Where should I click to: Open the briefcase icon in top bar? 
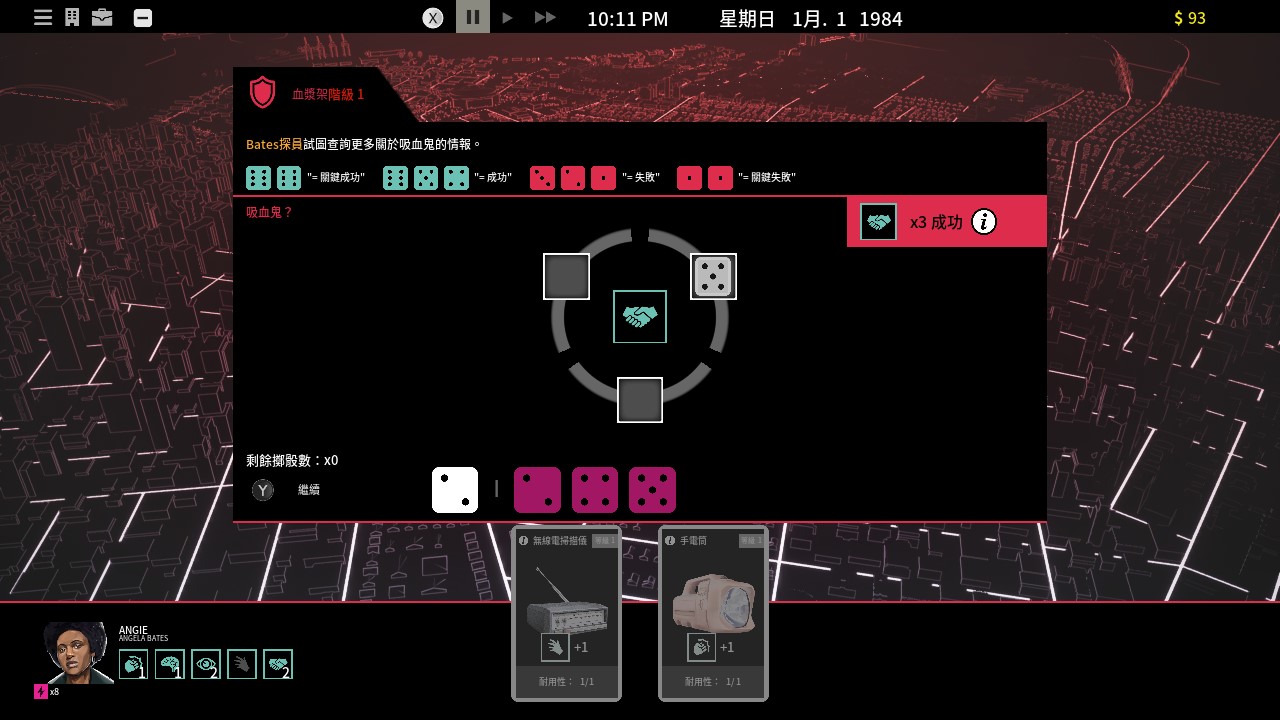pyautogui.click(x=102, y=18)
